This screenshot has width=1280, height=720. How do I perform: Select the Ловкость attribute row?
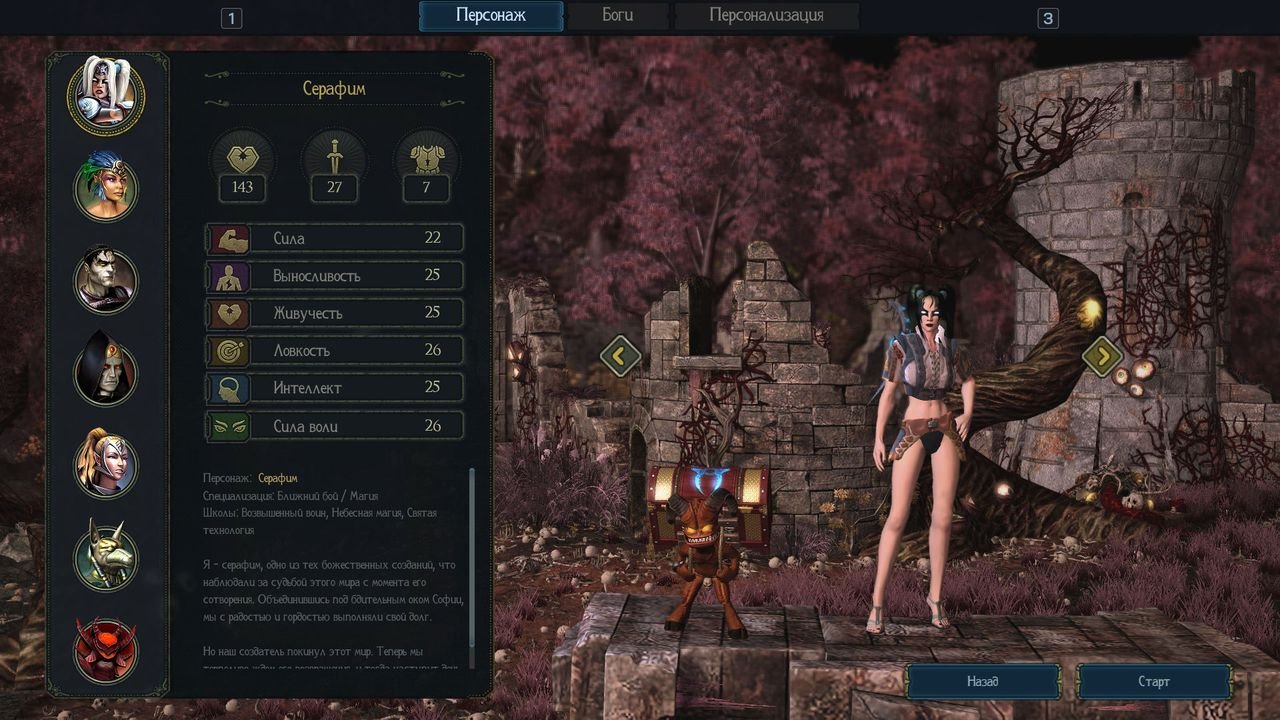coord(335,350)
